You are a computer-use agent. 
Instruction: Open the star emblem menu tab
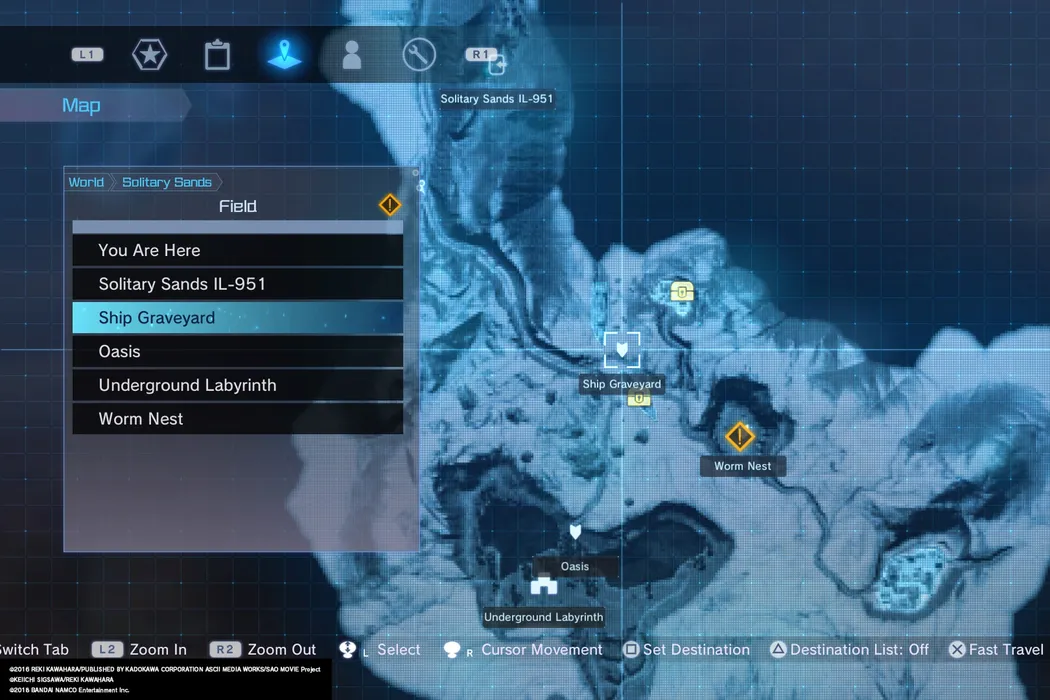(x=150, y=55)
